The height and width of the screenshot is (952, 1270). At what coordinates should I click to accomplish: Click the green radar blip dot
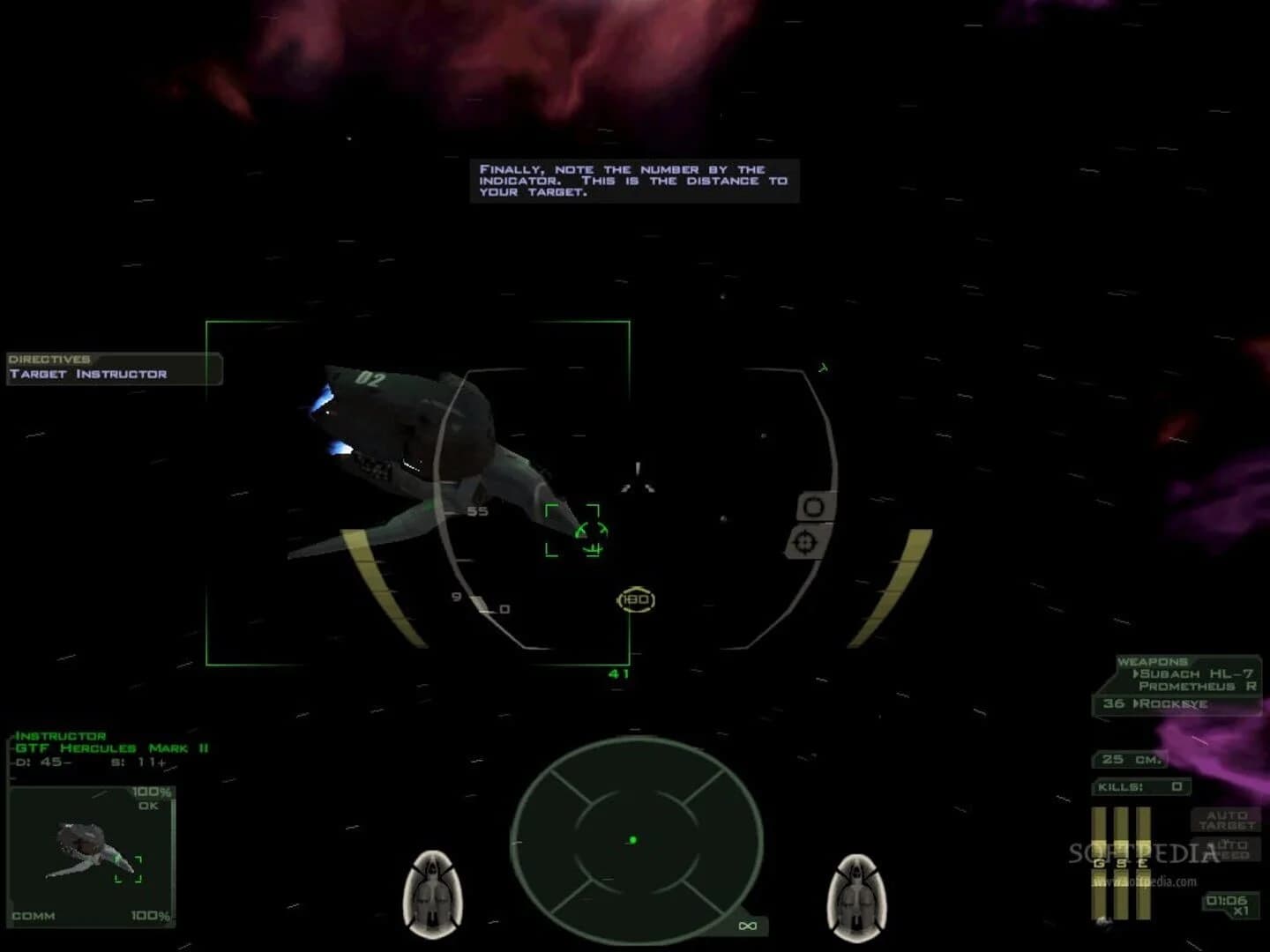(x=633, y=838)
